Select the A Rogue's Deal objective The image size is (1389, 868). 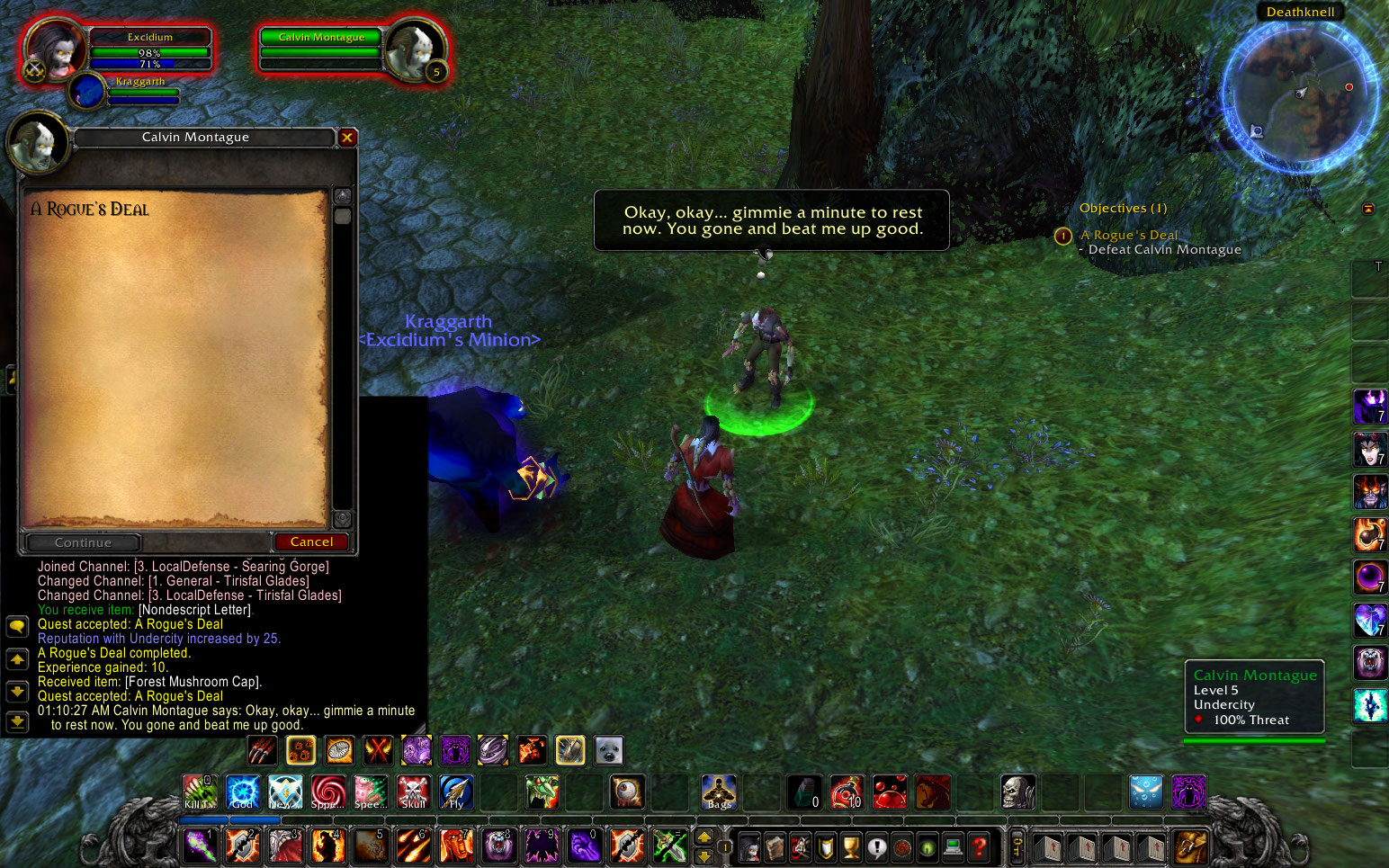click(1129, 235)
